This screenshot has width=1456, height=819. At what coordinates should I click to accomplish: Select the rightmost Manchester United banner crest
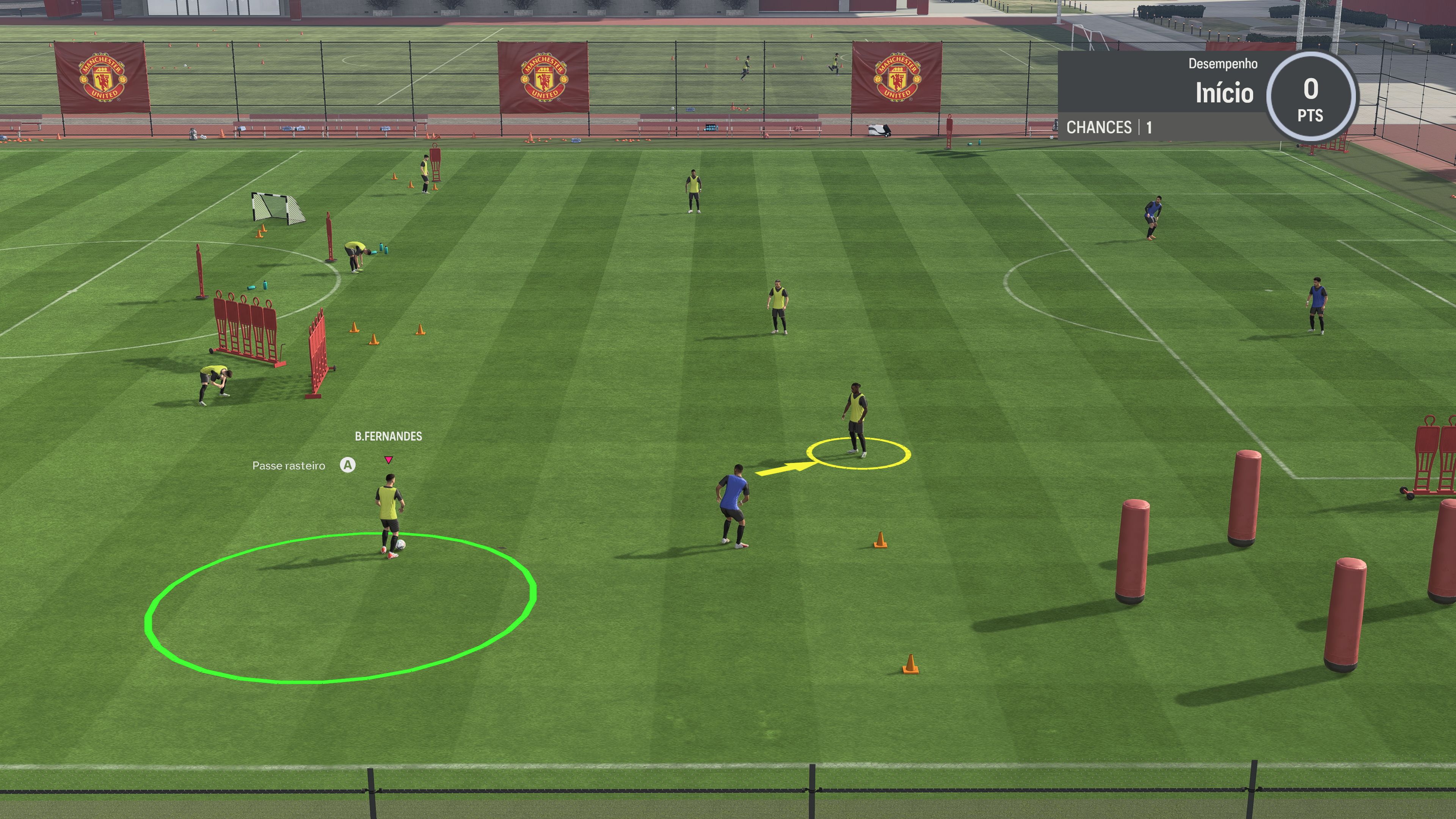point(897,76)
